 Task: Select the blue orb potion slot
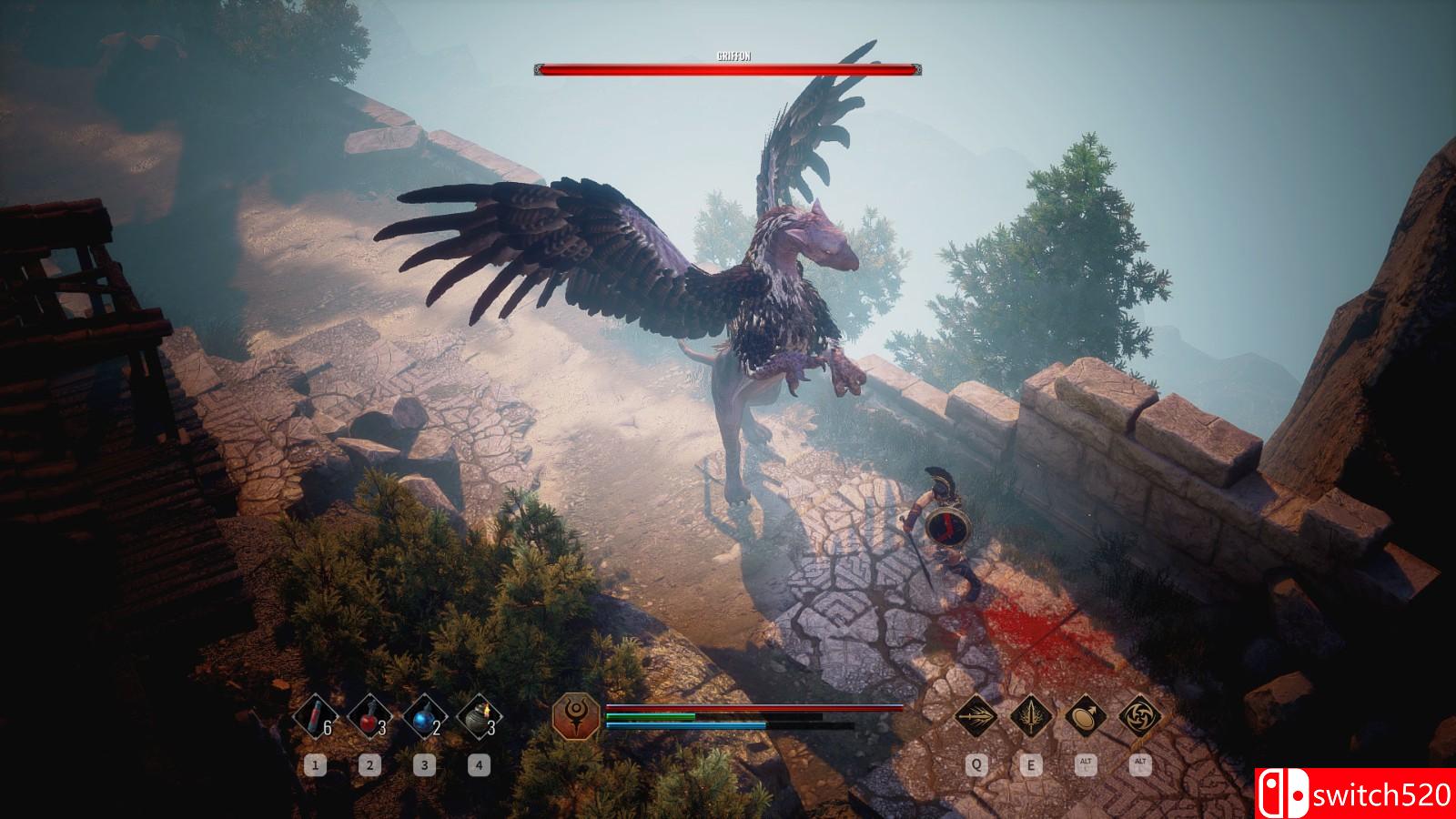pyautogui.click(x=423, y=716)
